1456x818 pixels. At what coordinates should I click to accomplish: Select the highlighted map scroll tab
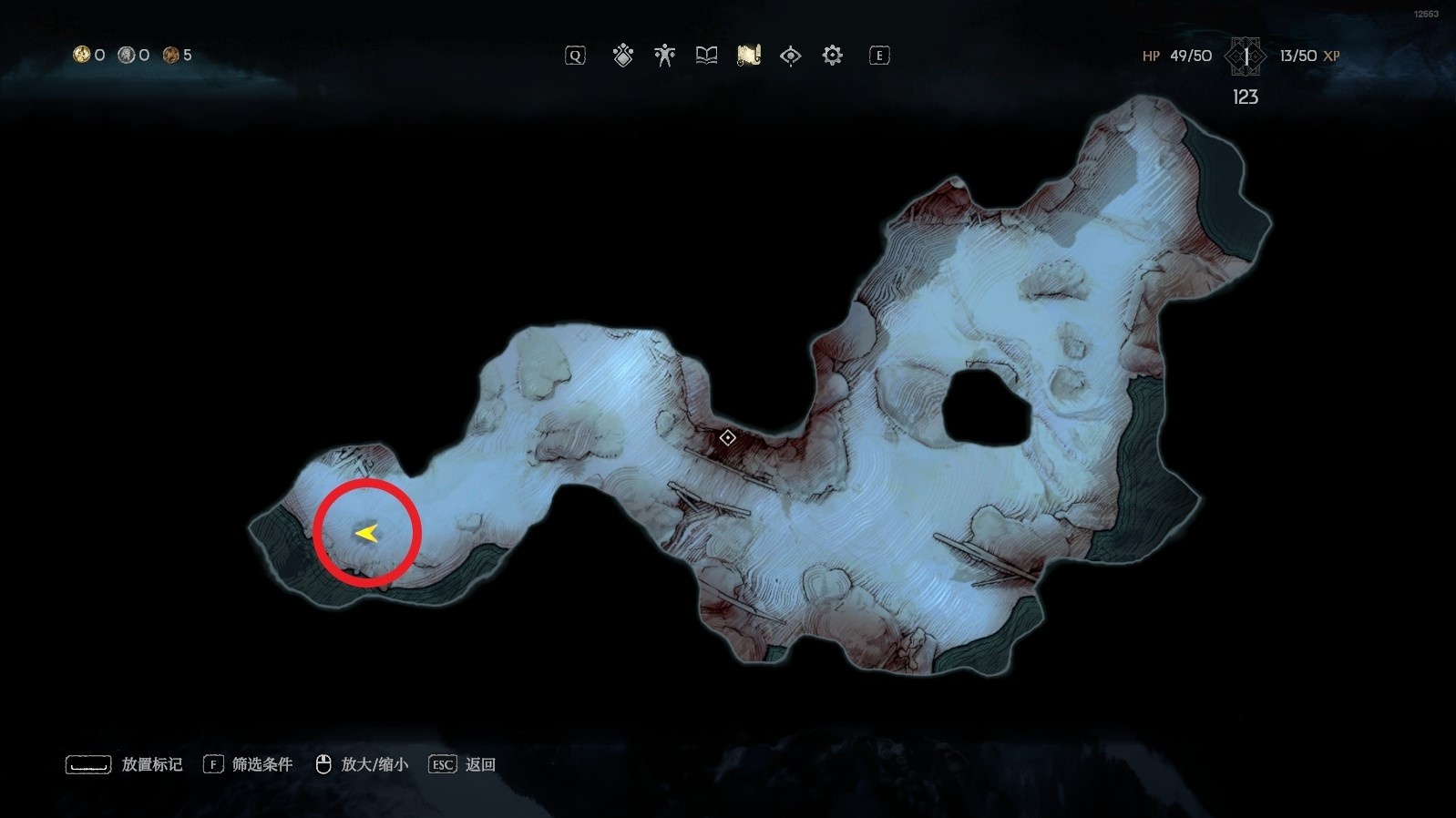[x=748, y=56]
